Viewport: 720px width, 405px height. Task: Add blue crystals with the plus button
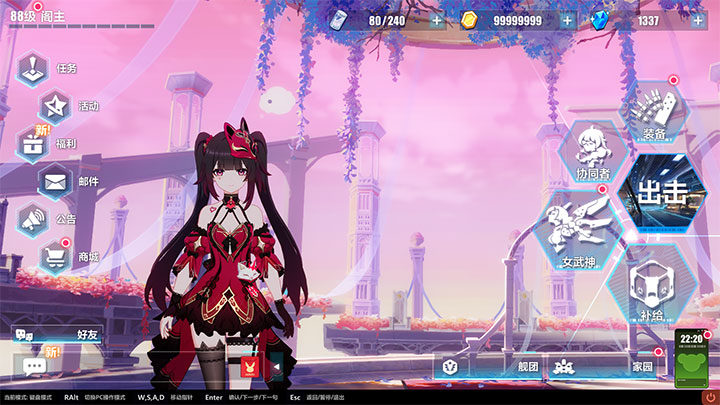click(x=699, y=20)
